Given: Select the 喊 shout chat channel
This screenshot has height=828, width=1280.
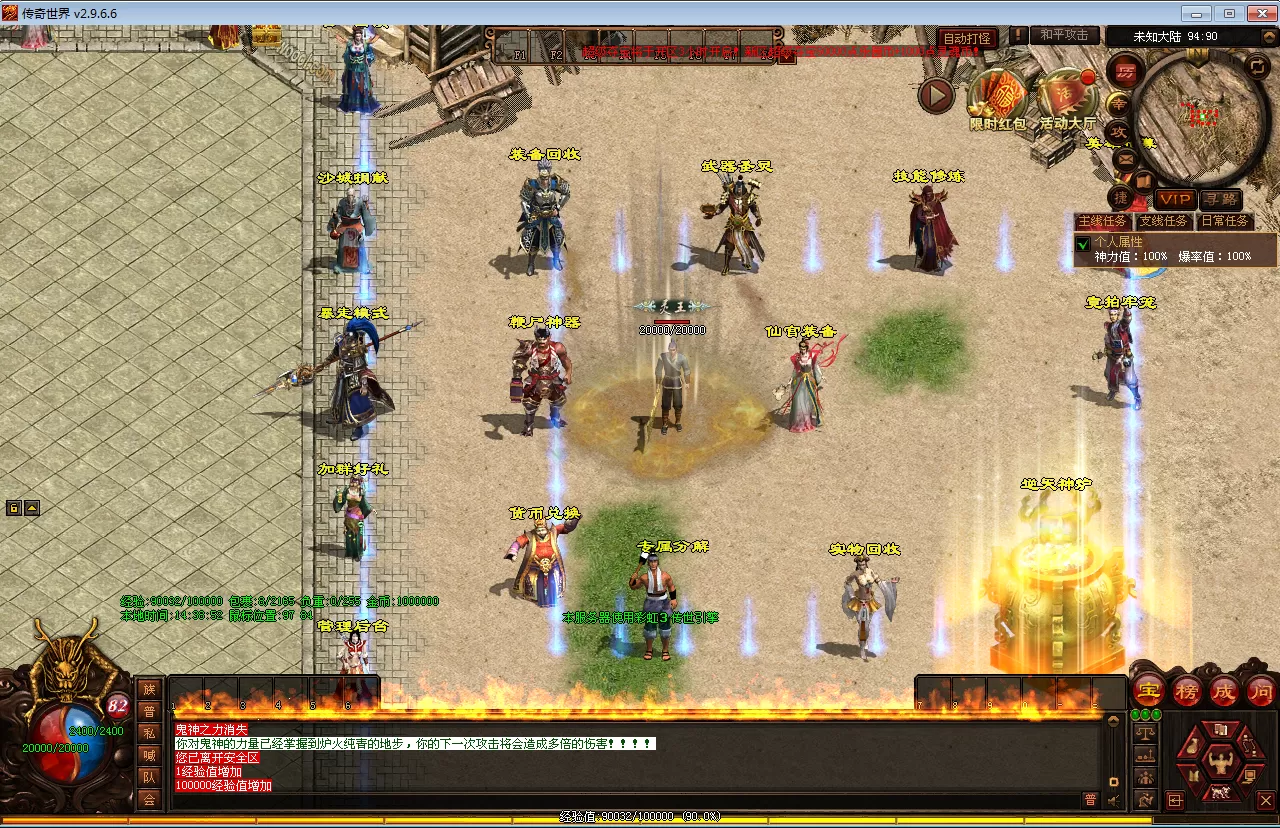Looking at the screenshot, I should tap(149, 755).
